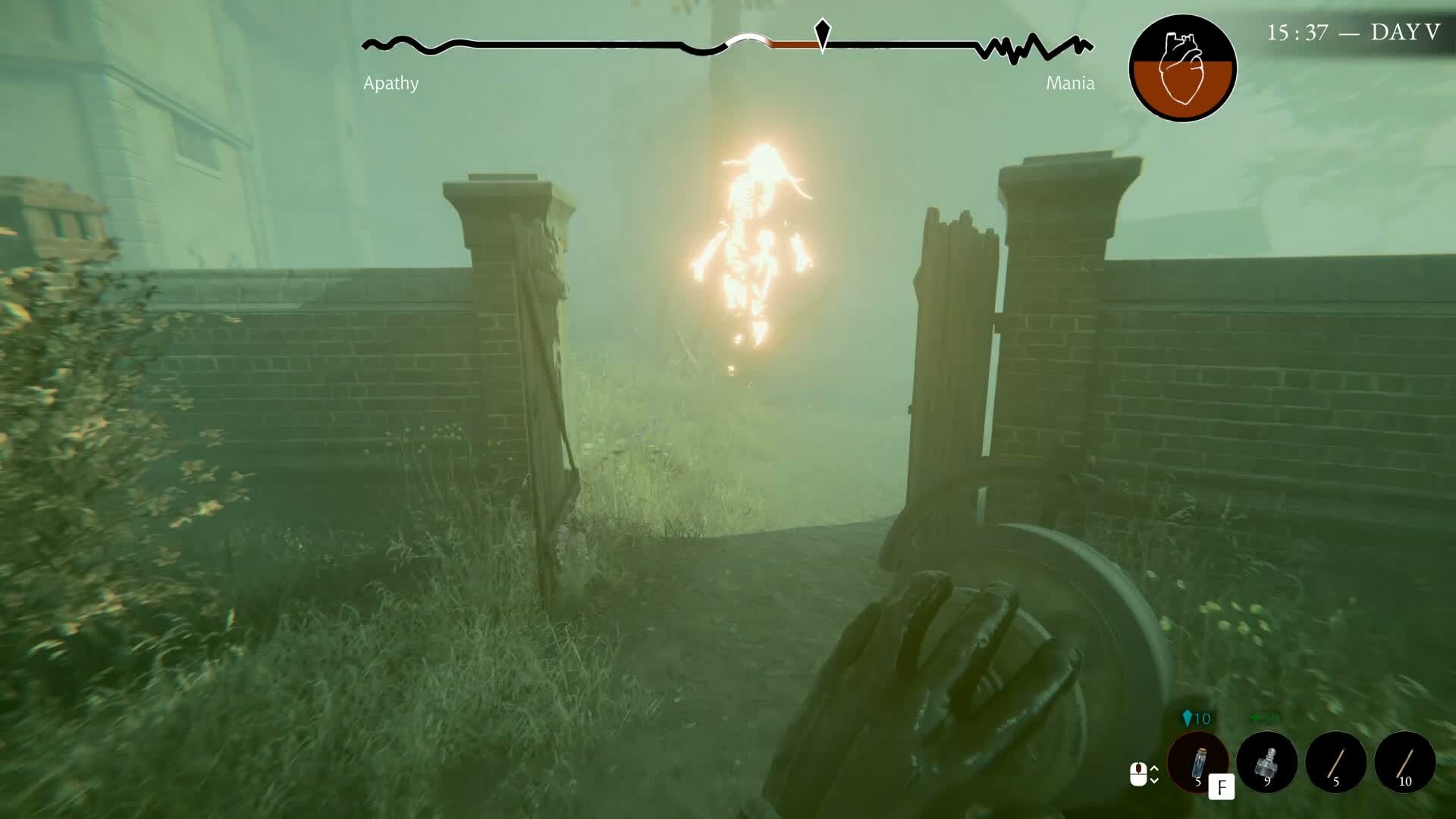Click the diamond marker on the mind meter
The width and height of the screenshot is (1456, 819).
(821, 34)
